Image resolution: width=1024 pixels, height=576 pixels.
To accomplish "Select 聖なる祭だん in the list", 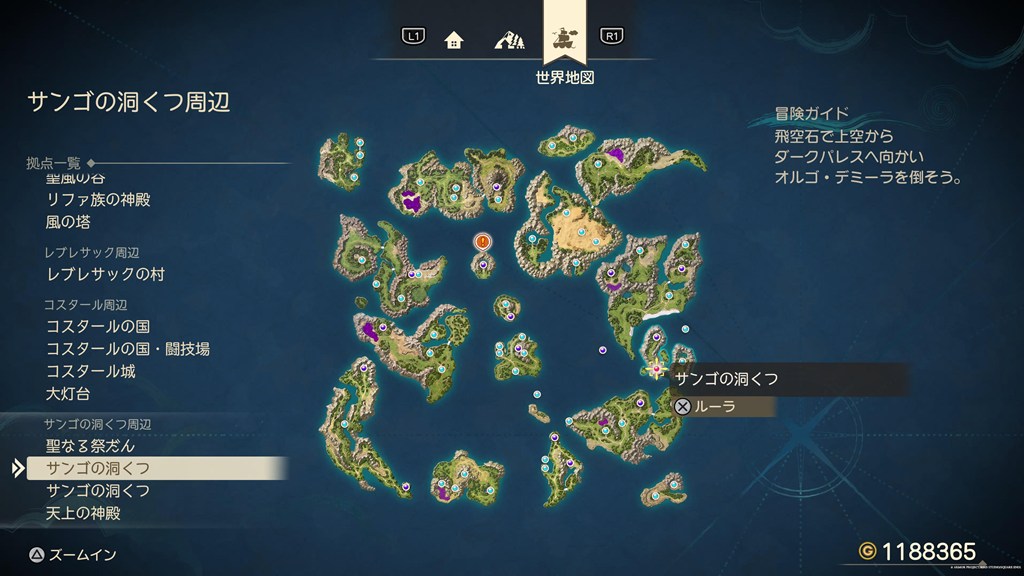I will 90,446.
